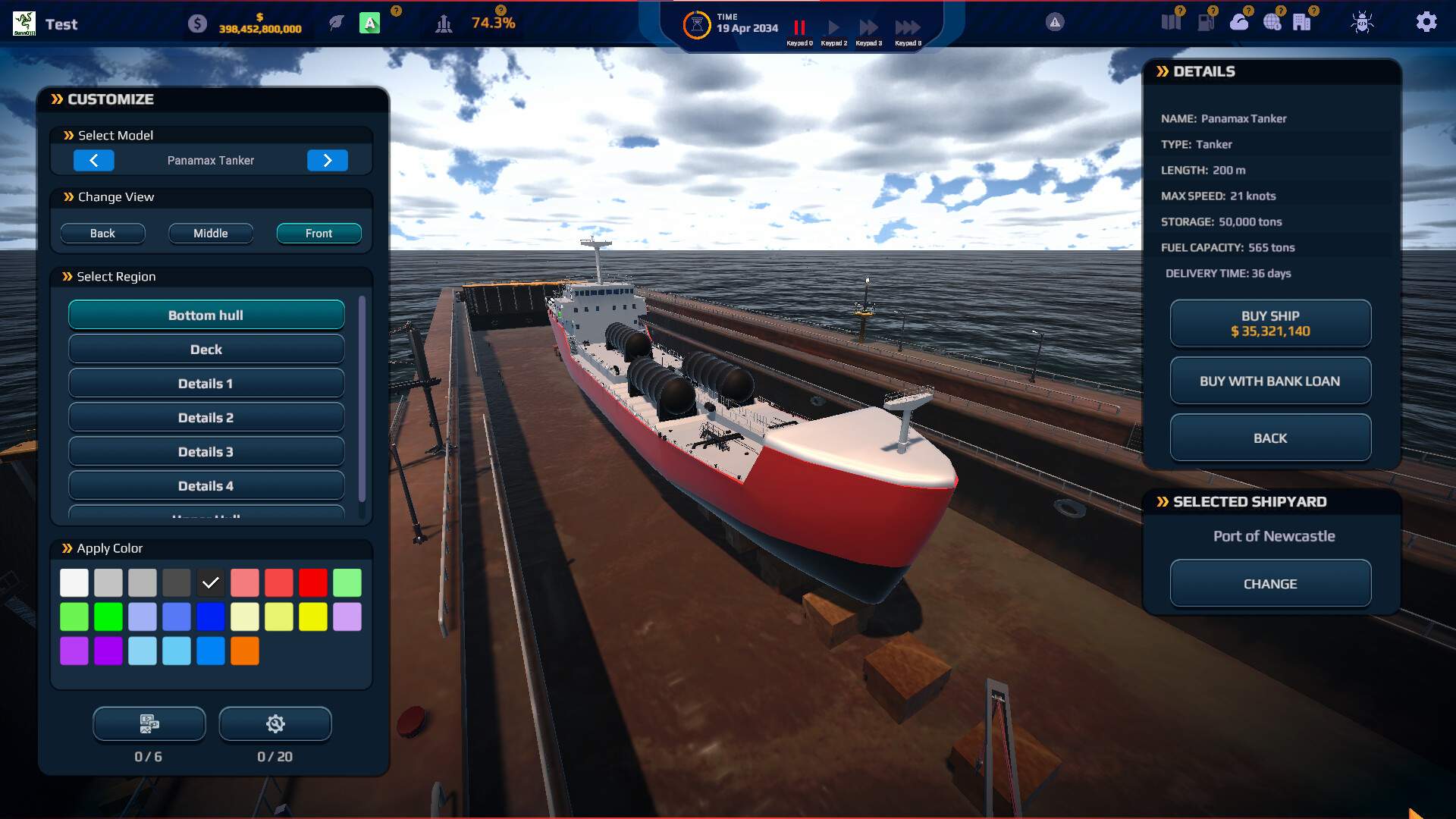Viewport: 1456px width, 819px height.
Task: Open the map view
Action: (x=1172, y=22)
